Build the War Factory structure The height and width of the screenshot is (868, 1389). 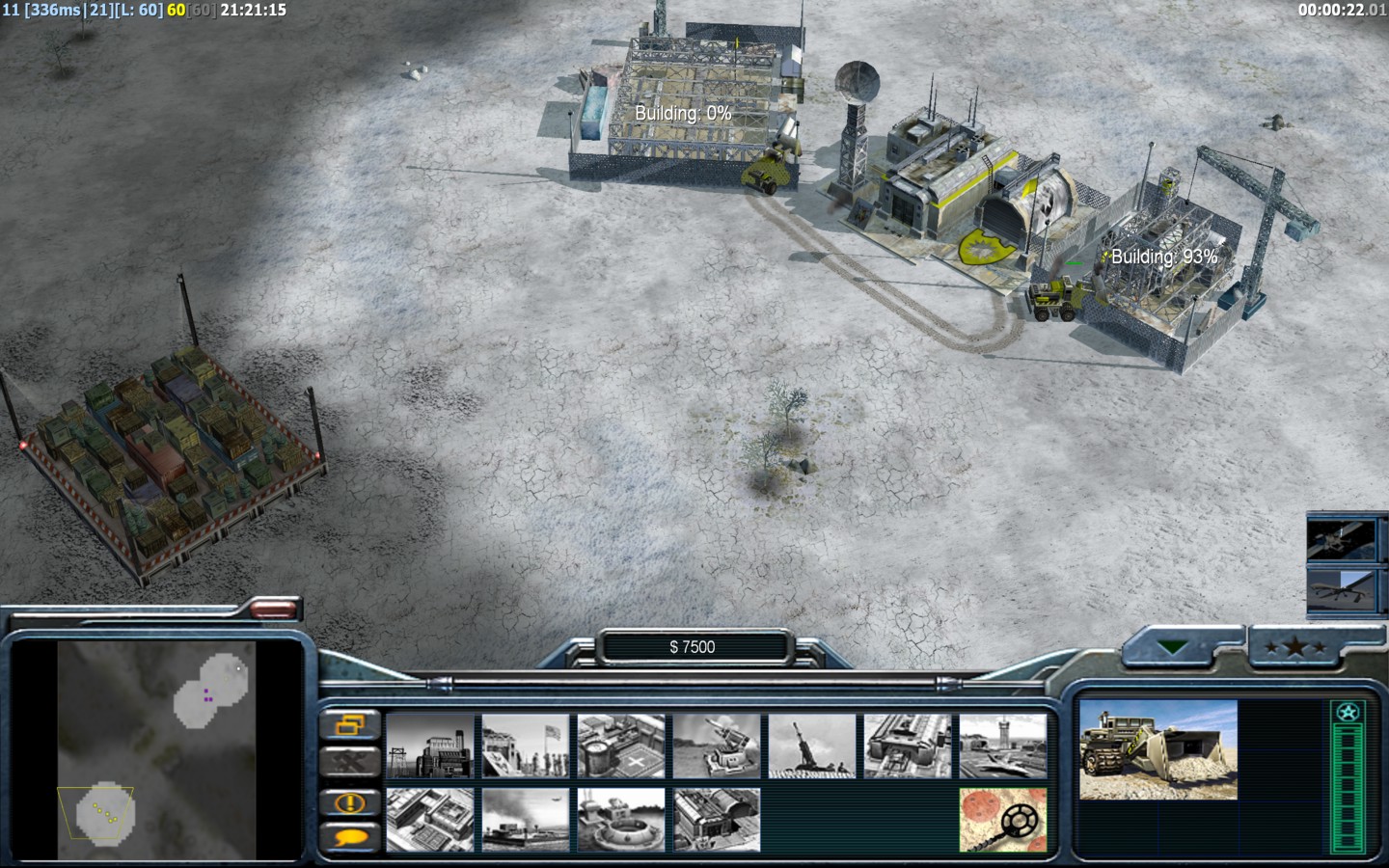pos(908,746)
